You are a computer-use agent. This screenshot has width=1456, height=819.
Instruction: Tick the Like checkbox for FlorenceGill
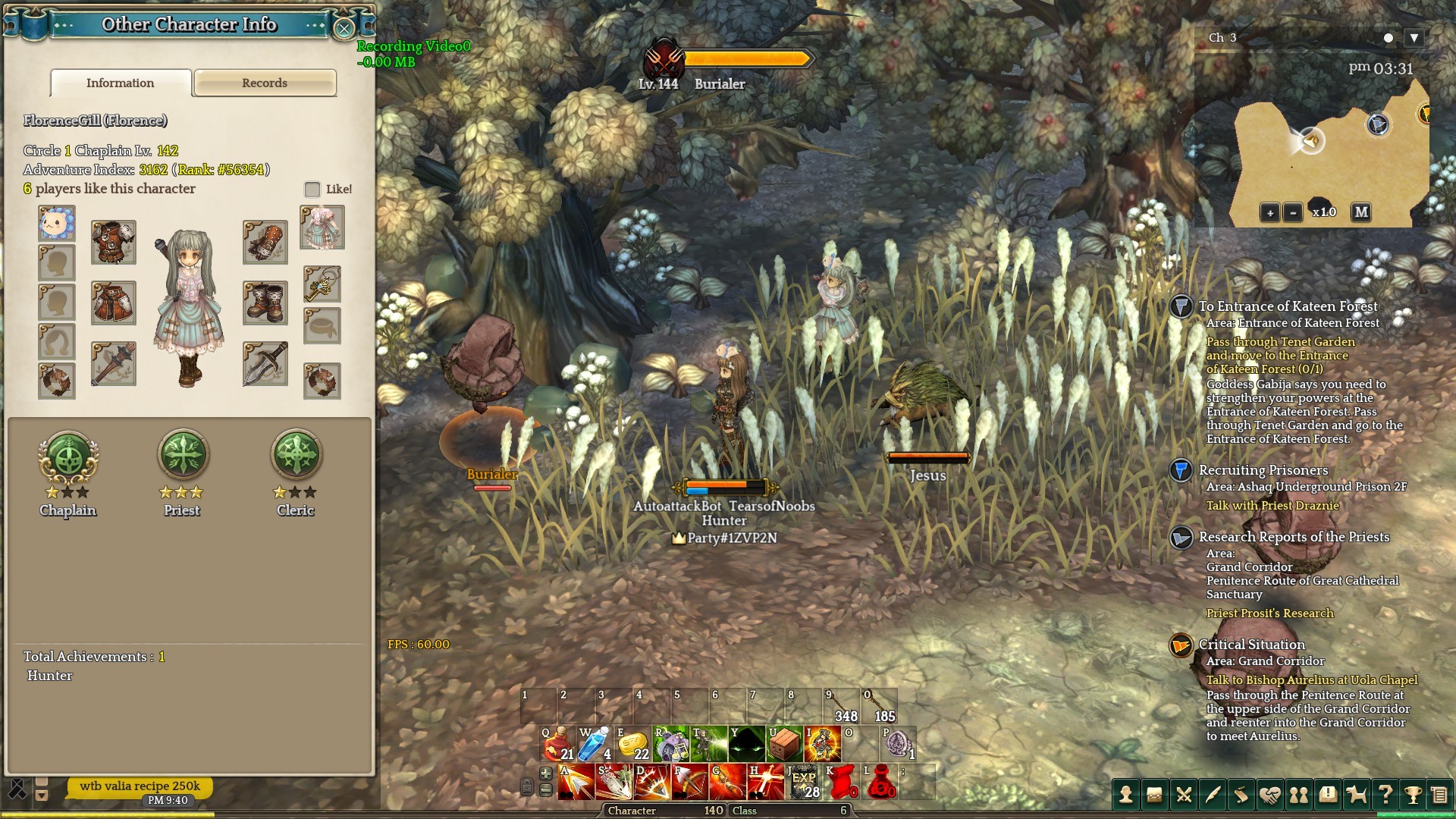coord(312,190)
